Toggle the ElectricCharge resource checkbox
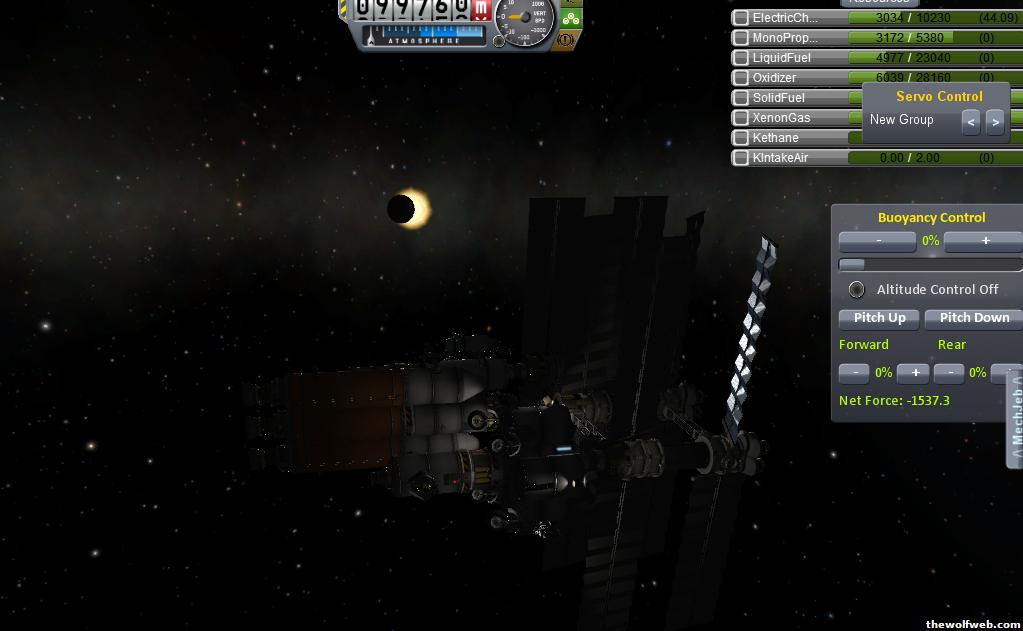 pos(741,18)
